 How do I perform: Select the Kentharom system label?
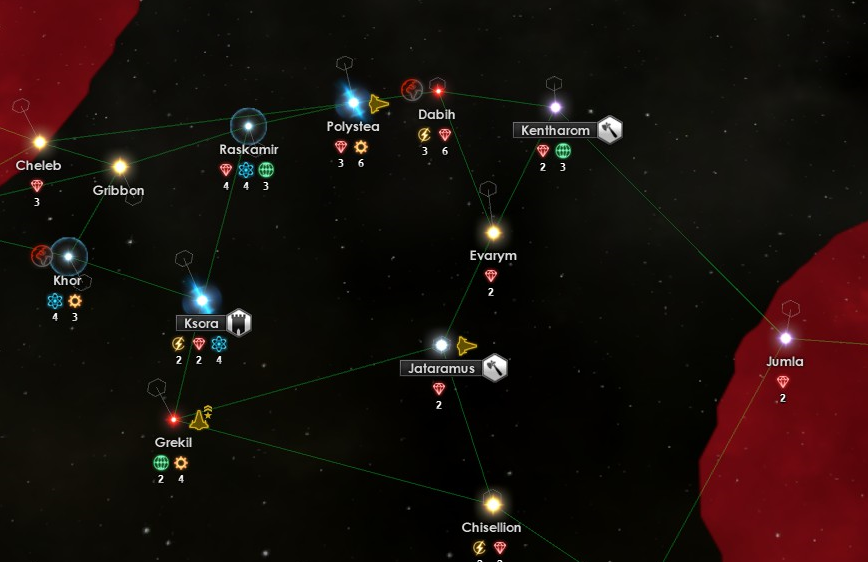point(556,131)
